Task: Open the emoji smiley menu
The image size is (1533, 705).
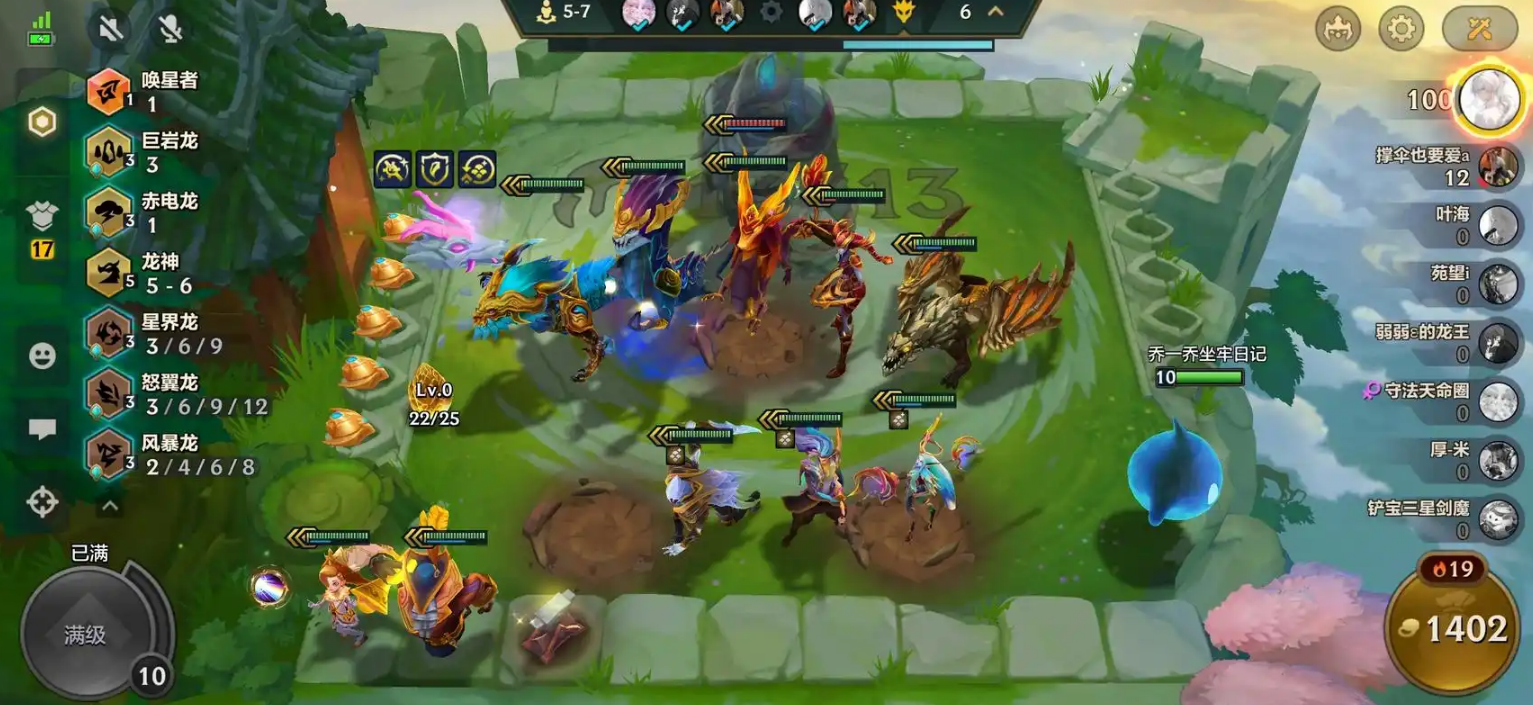Action: point(42,356)
